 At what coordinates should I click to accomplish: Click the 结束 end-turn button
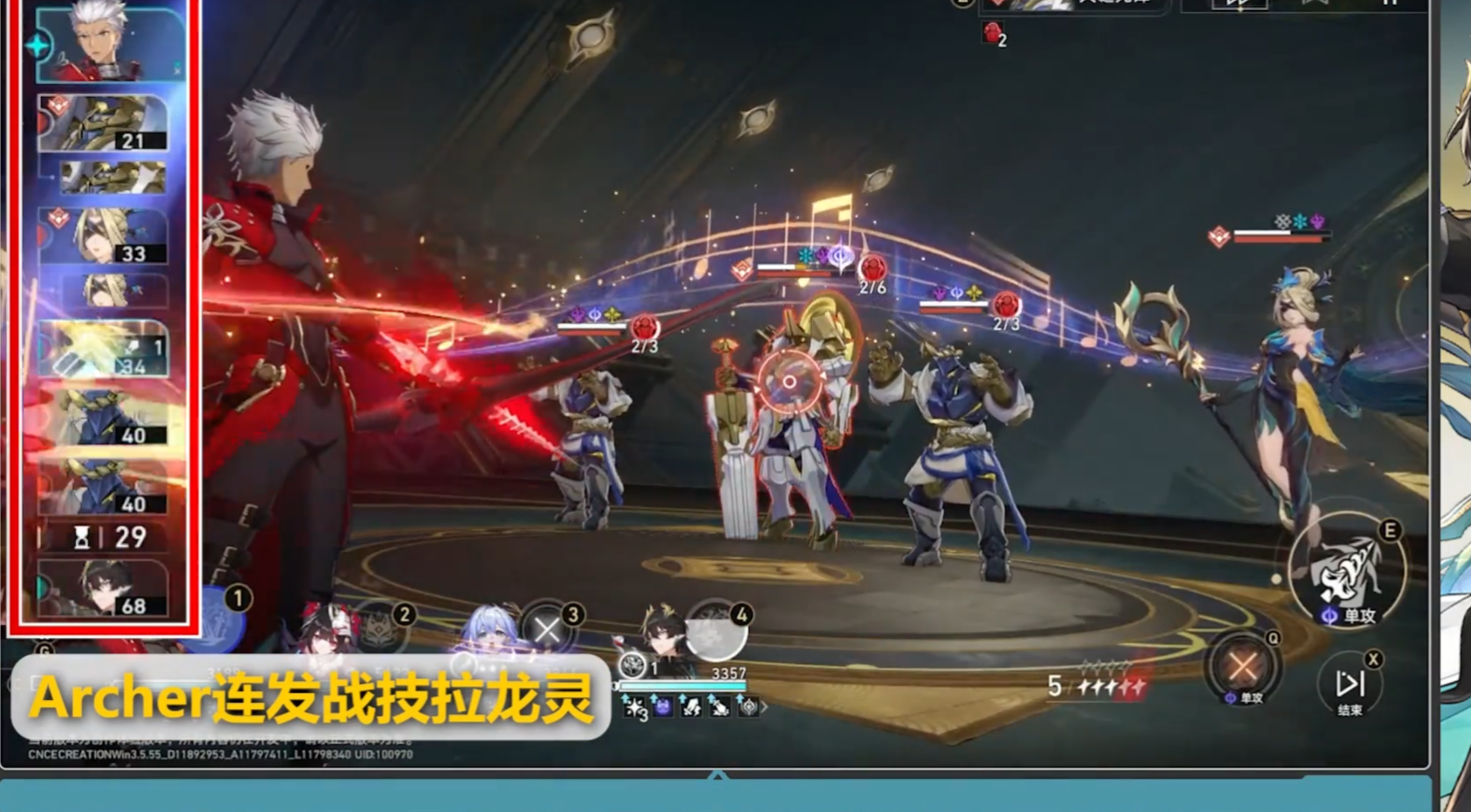coord(1349,685)
